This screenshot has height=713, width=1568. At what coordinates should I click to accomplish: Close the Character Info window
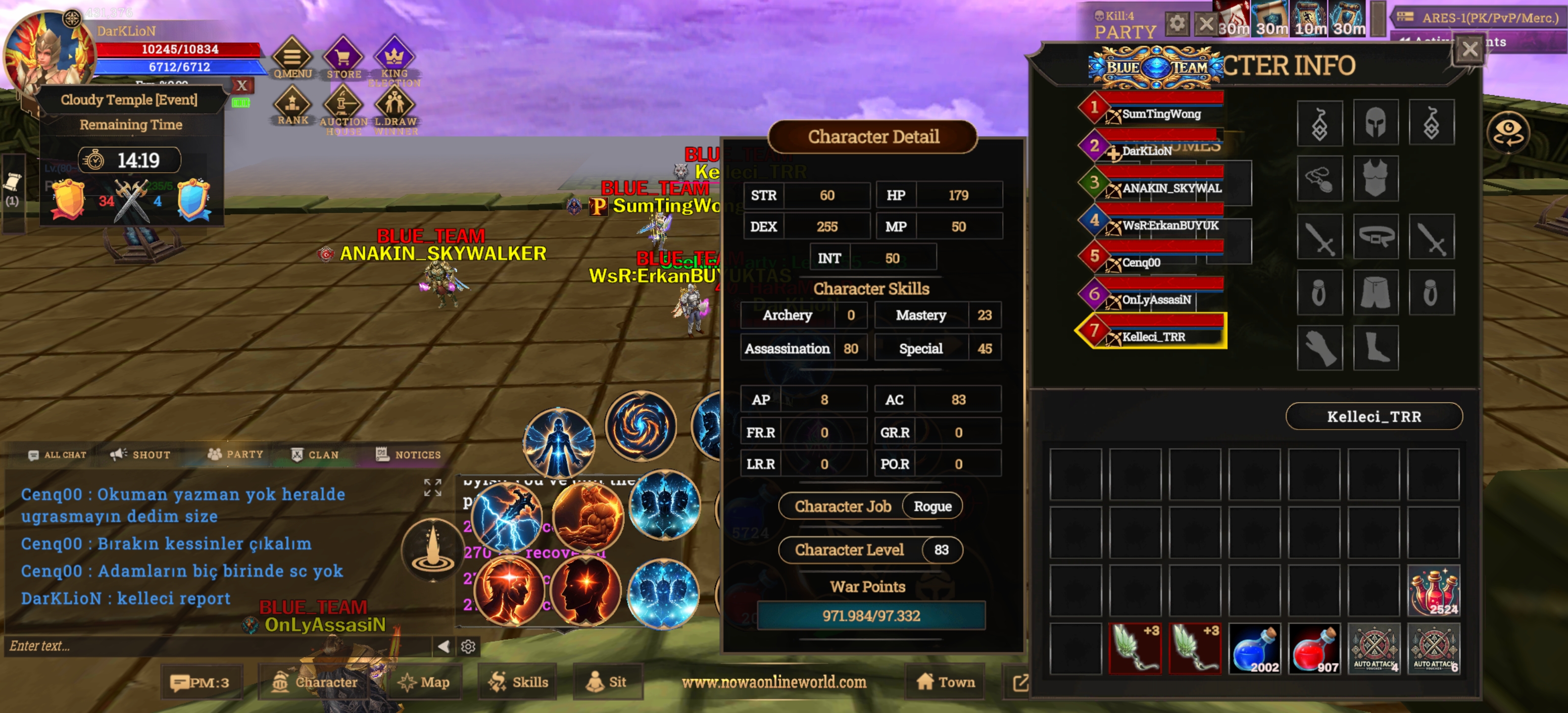(x=1470, y=50)
